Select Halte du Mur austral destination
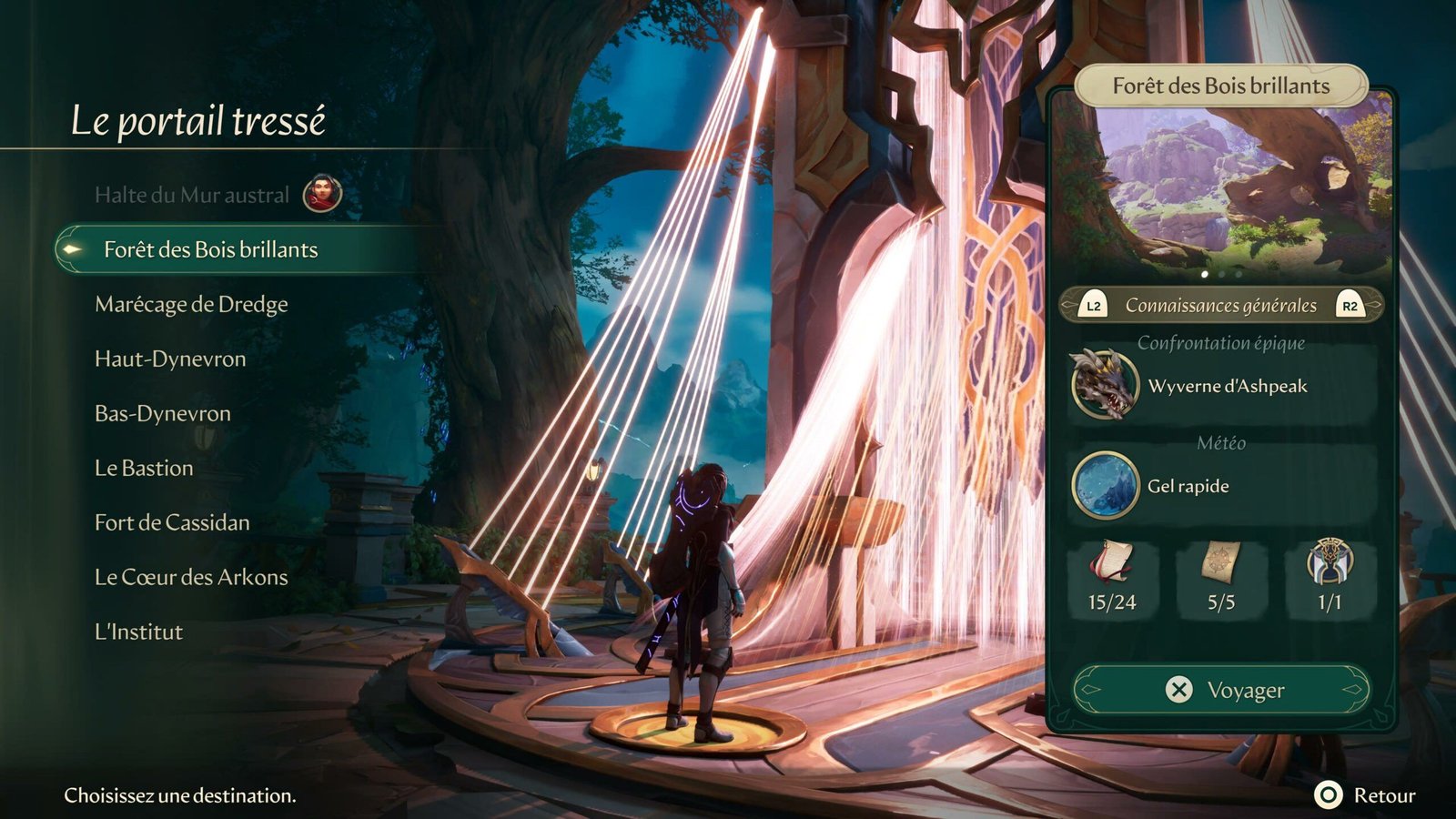1456x819 pixels. point(192,195)
